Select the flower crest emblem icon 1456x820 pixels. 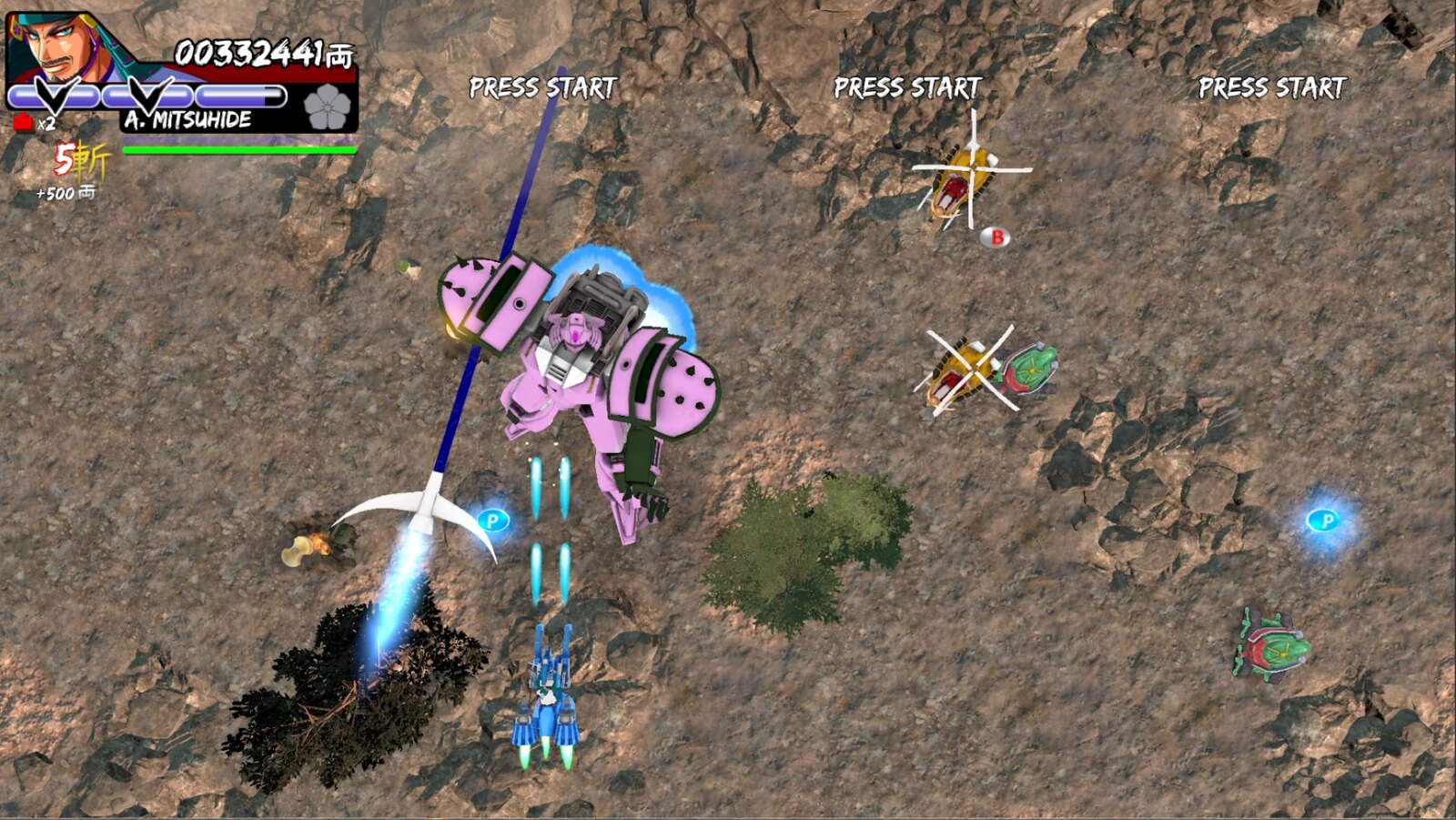[x=328, y=106]
